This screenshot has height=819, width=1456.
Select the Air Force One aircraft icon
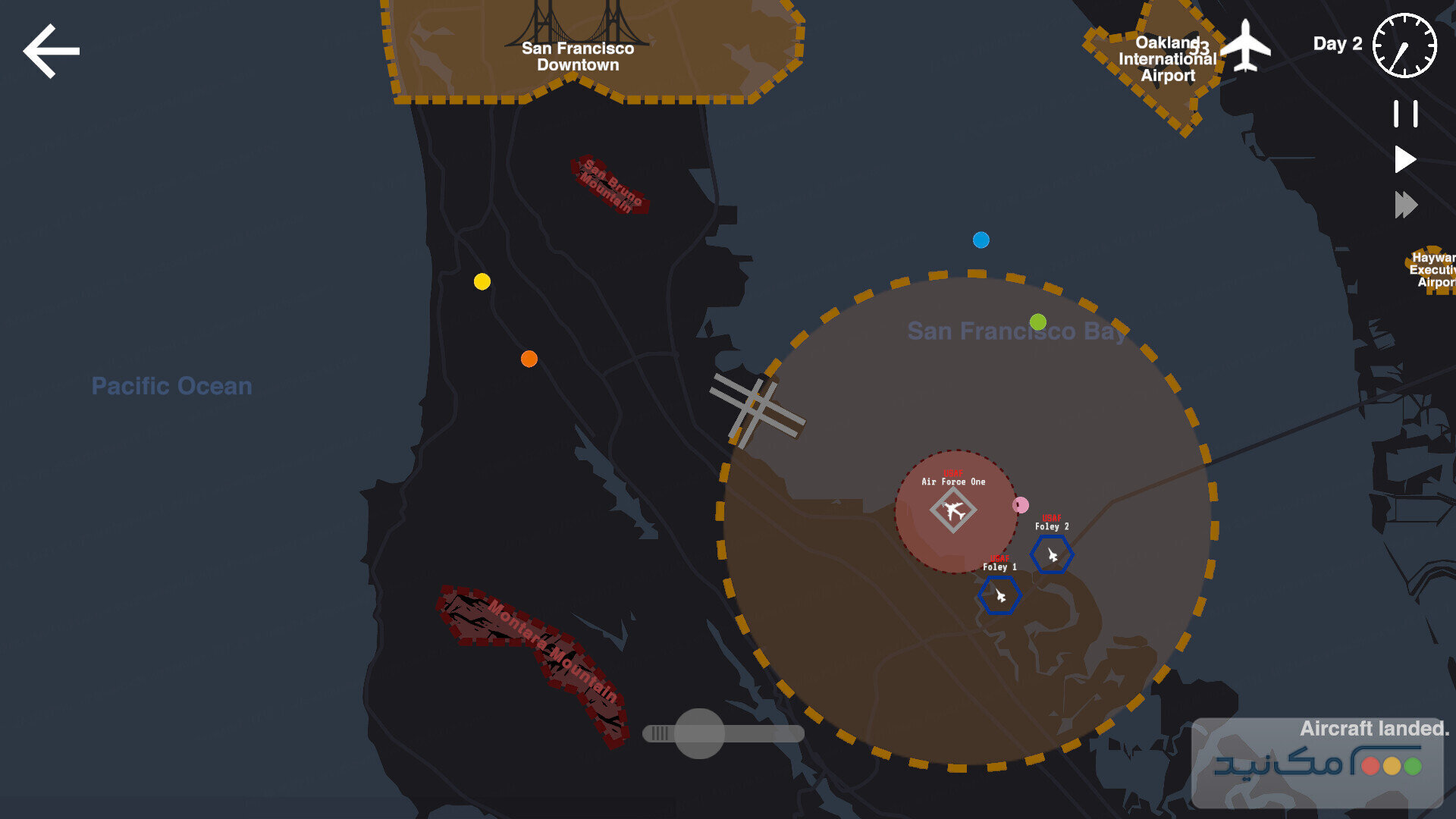pyautogui.click(x=954, y=511)
